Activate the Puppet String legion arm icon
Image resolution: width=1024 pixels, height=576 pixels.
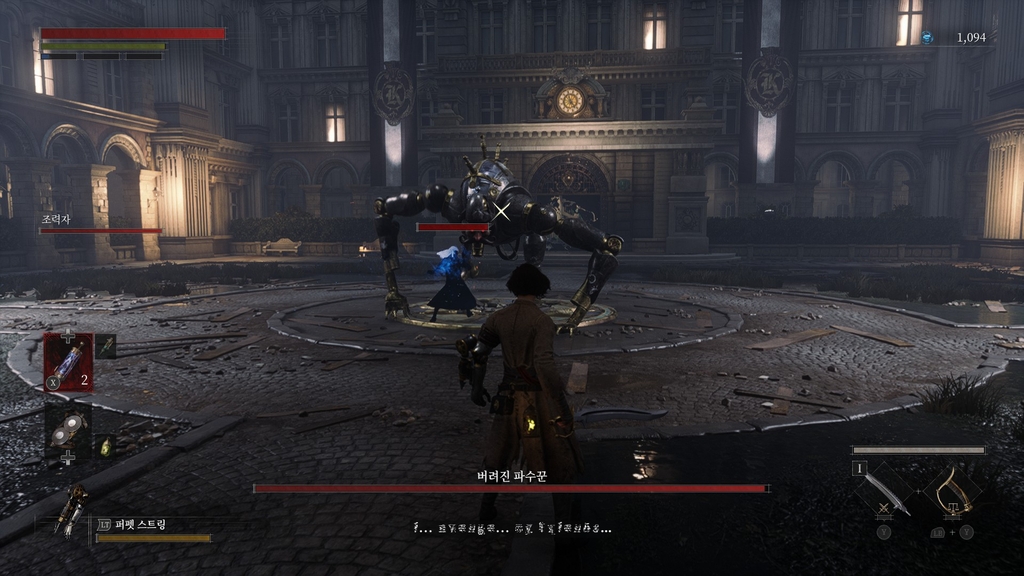coord(70,512)
